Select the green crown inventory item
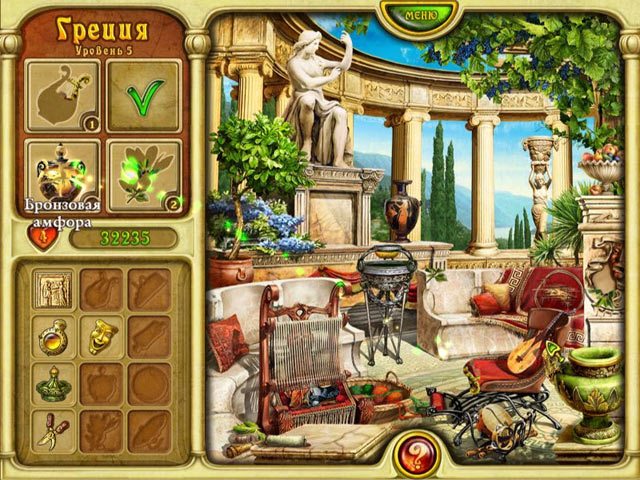This screenshot has height=480, width=640. coord(53,383)
